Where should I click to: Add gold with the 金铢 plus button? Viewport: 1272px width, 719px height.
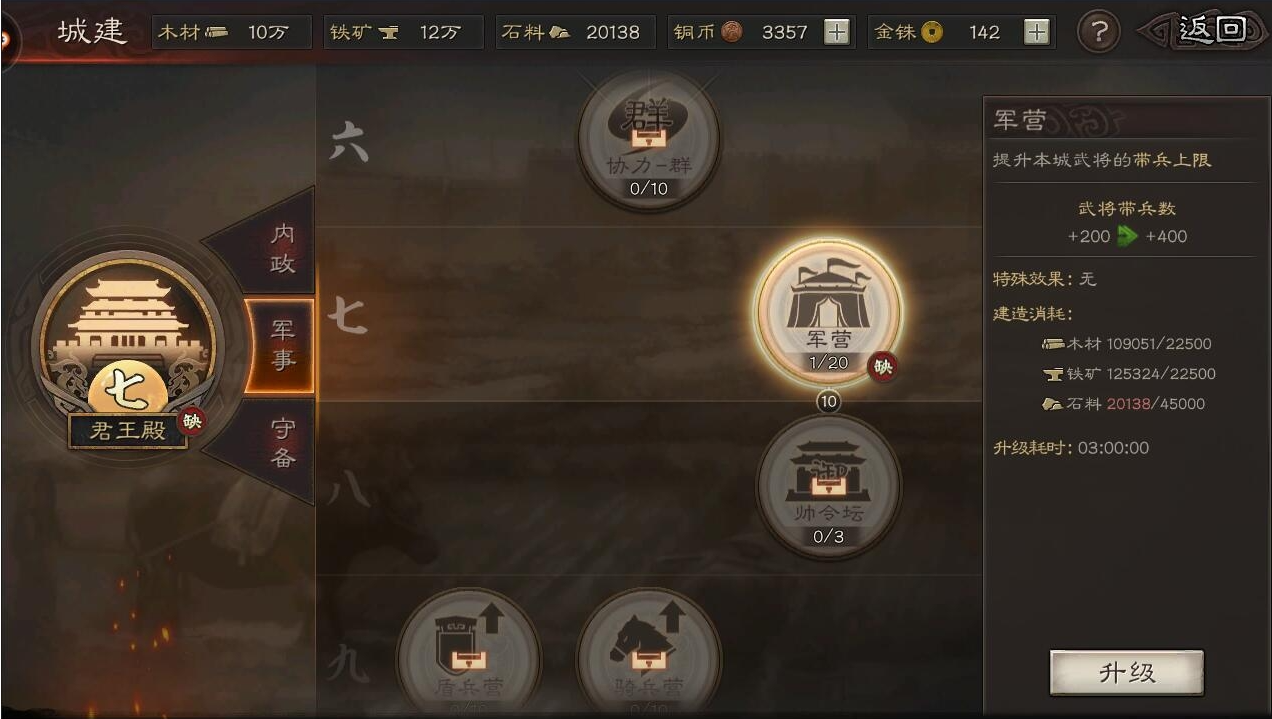[x=1037, y=32]
